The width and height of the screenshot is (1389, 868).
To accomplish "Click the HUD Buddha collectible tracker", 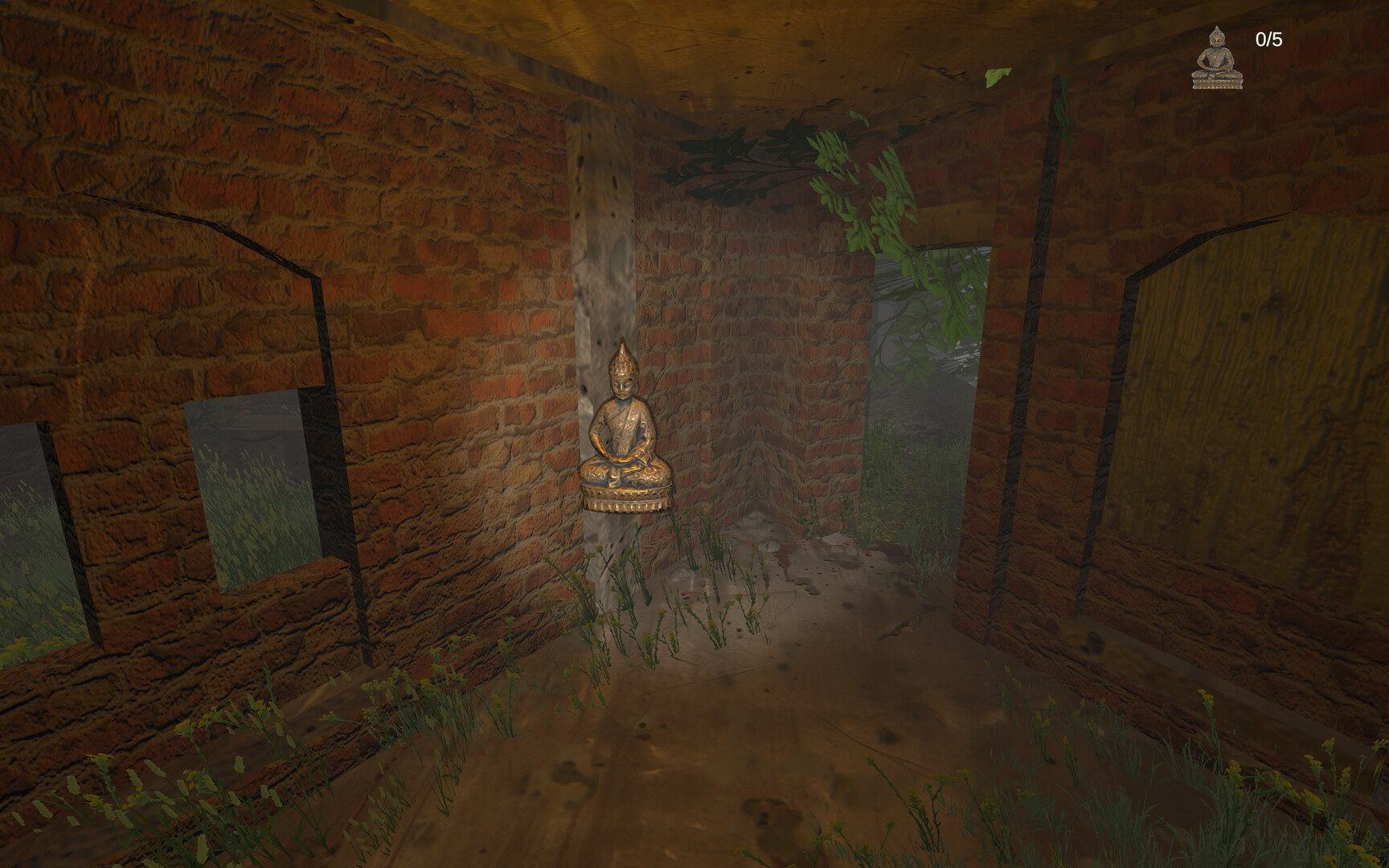I will pyautogui.click(x=1218, y=56).
